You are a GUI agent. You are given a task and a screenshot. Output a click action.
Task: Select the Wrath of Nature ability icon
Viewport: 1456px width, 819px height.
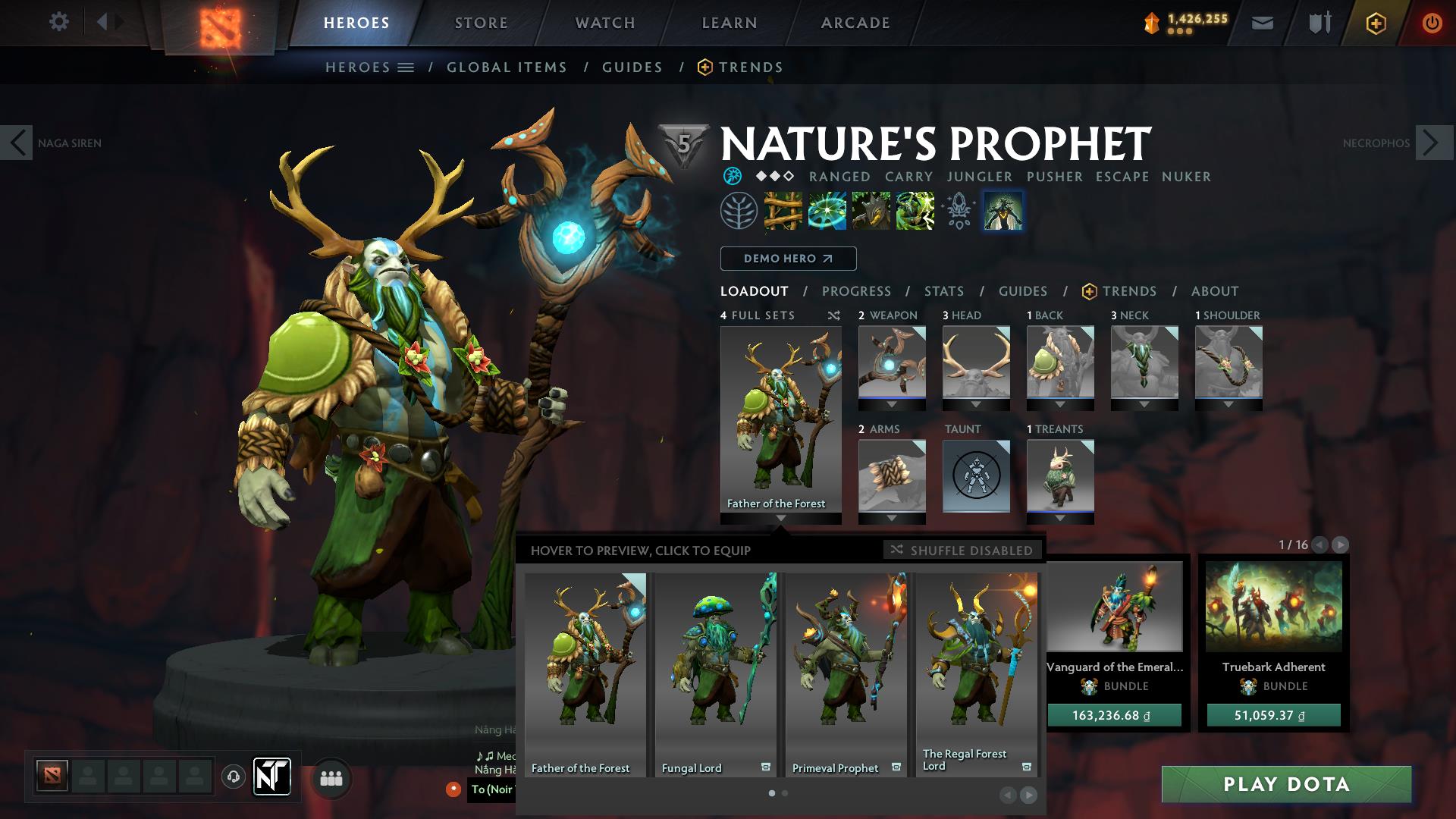click(915, 212)
